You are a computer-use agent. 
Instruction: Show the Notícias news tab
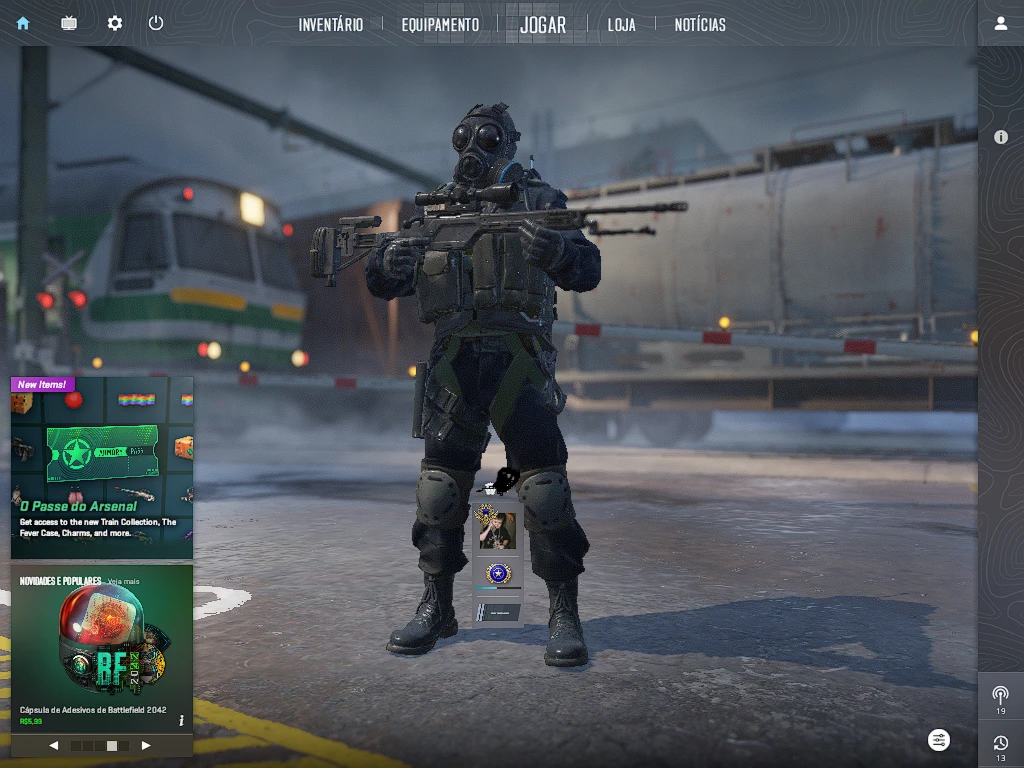pos(700,24)
